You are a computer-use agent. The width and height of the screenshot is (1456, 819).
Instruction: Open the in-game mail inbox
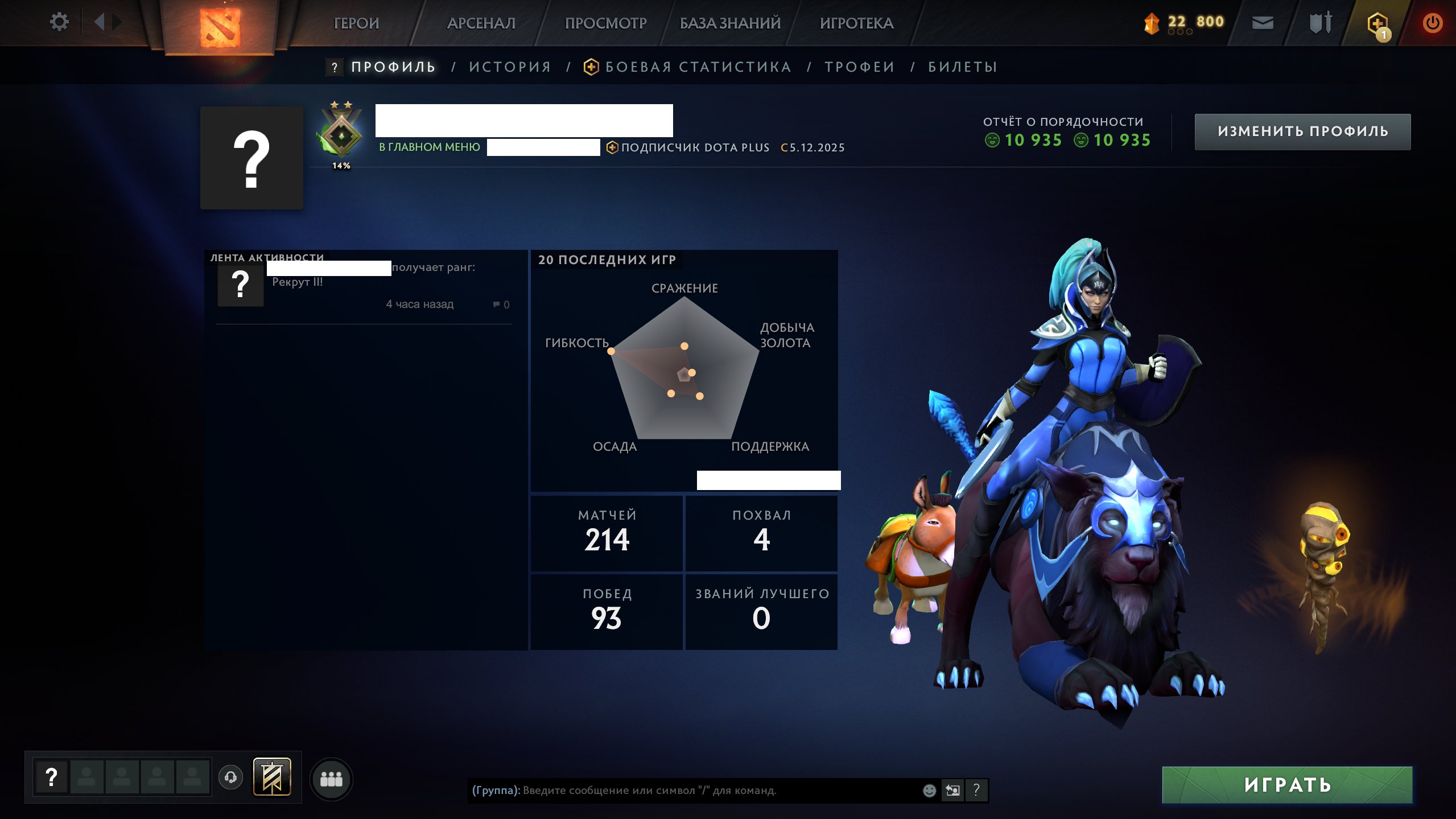[x=1263, y=22]
